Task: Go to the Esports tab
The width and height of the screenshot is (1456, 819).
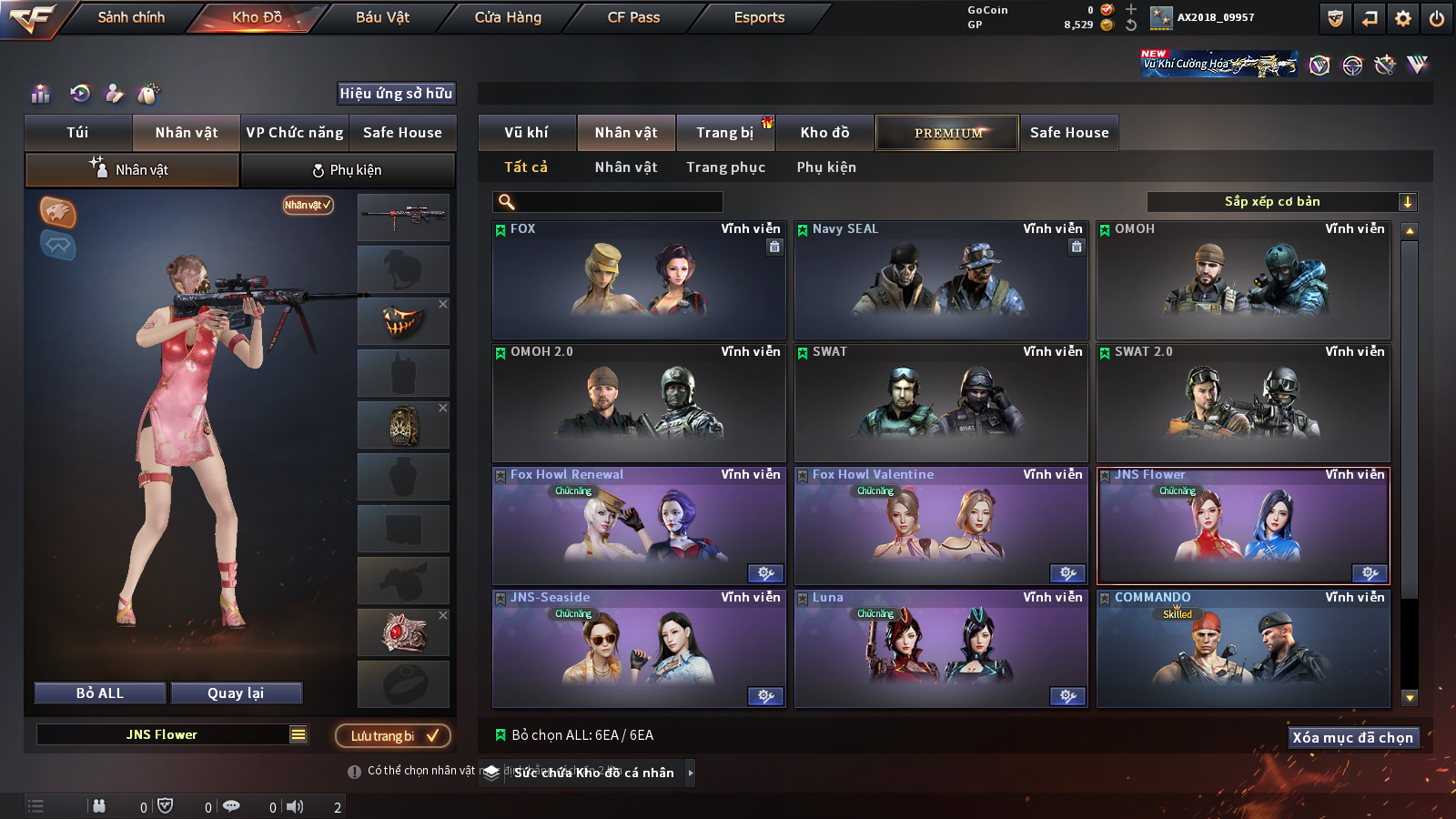Action: [x=759, y=17]
